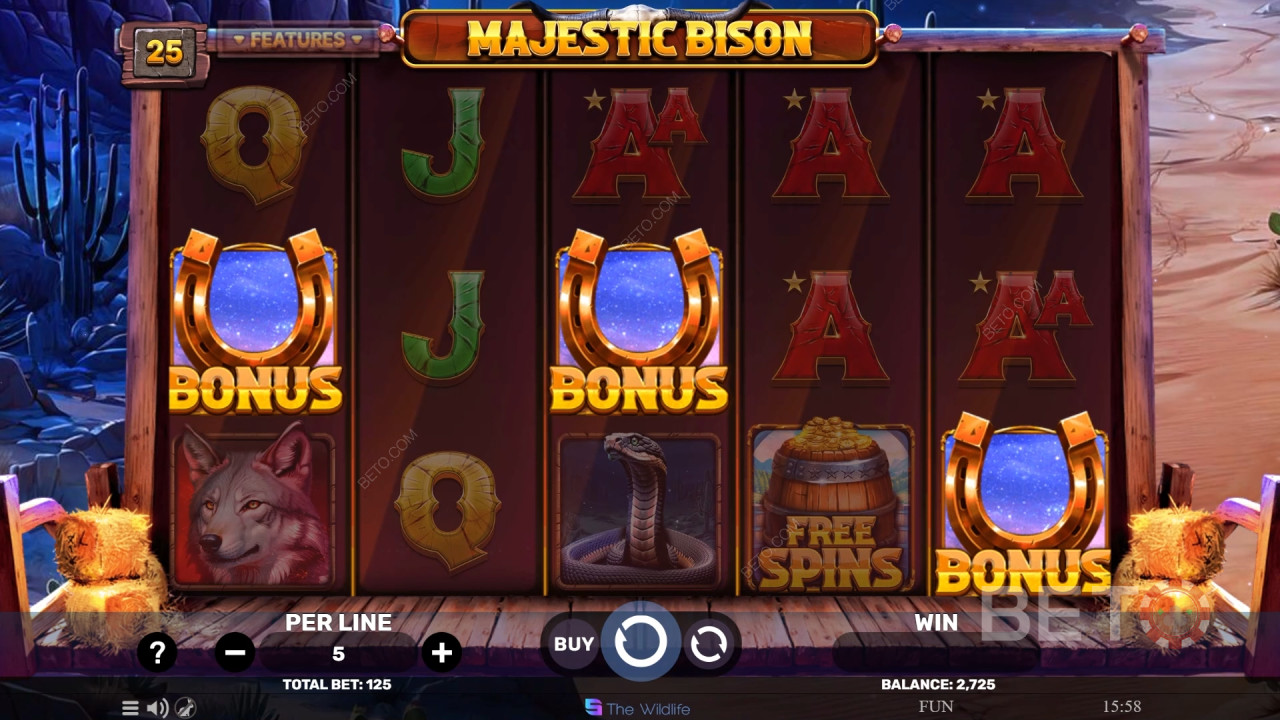
Task: Click the 25 paylines sign
Action: (164, 50)
